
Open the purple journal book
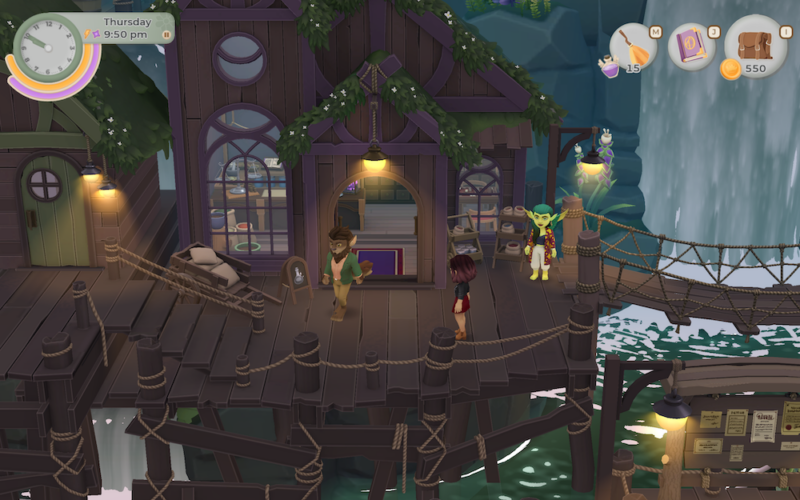click(x=692, y=47)
